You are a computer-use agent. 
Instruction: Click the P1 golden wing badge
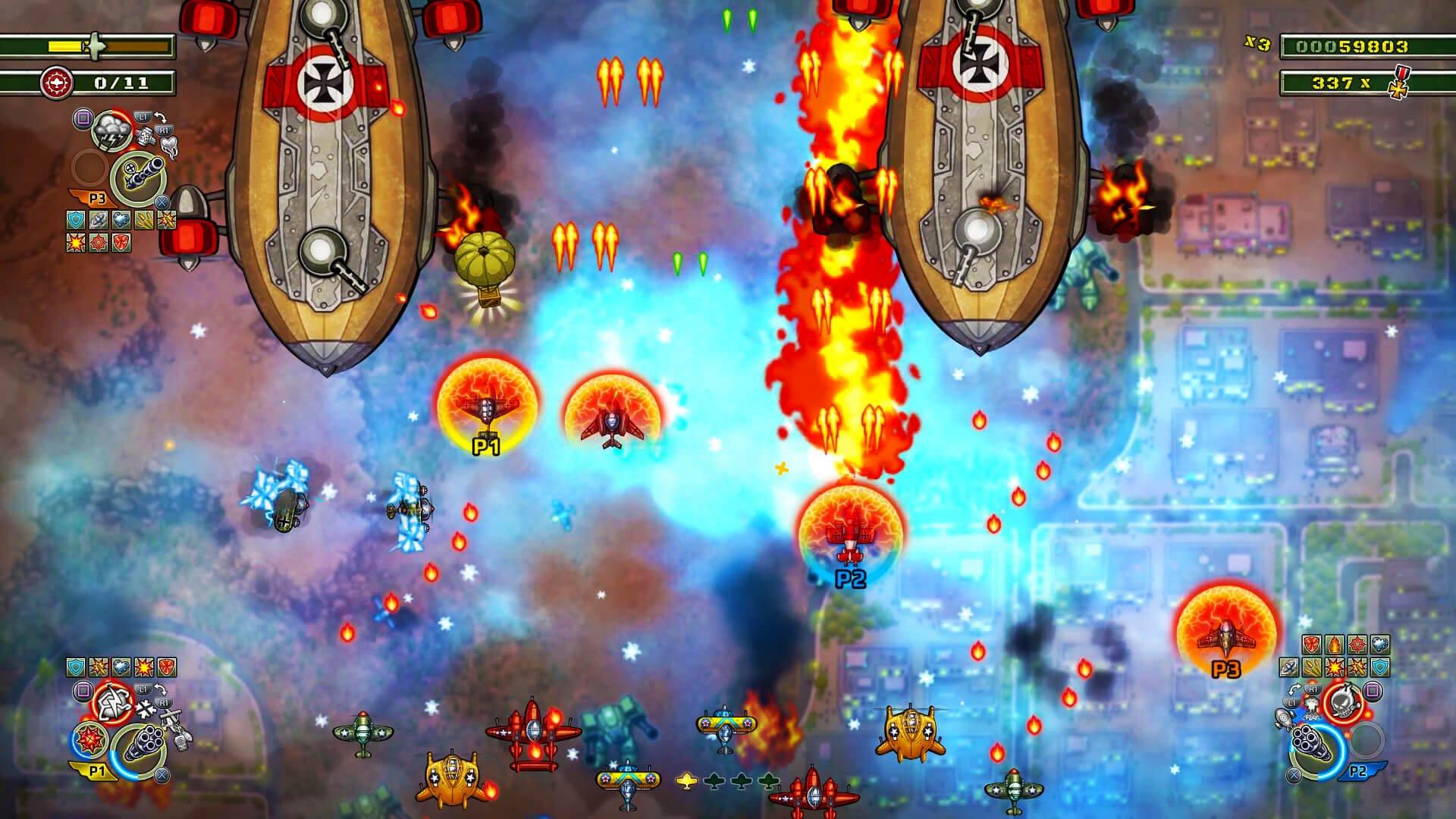pyautogui.click(x=97, y=770)
